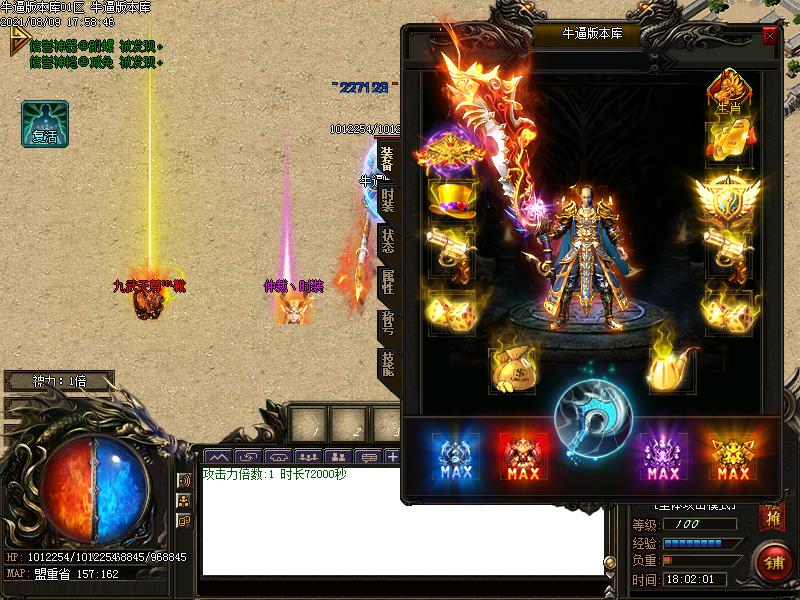Viewport: 800px width, 600px height.
Task: Click the red 推 banner button
Action: click(771, 517)
